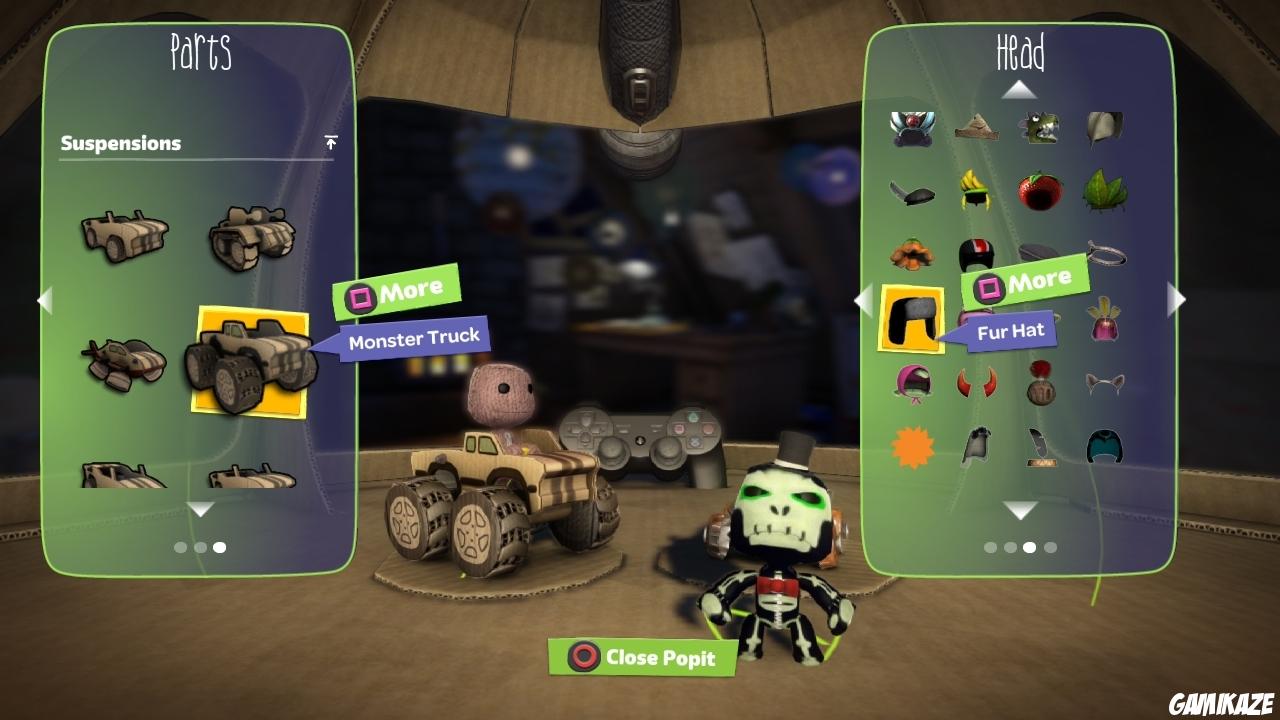Expand the previous category with the left panel arrow
The width and height of the screenshot is (1280, 720).
(46, 300)
